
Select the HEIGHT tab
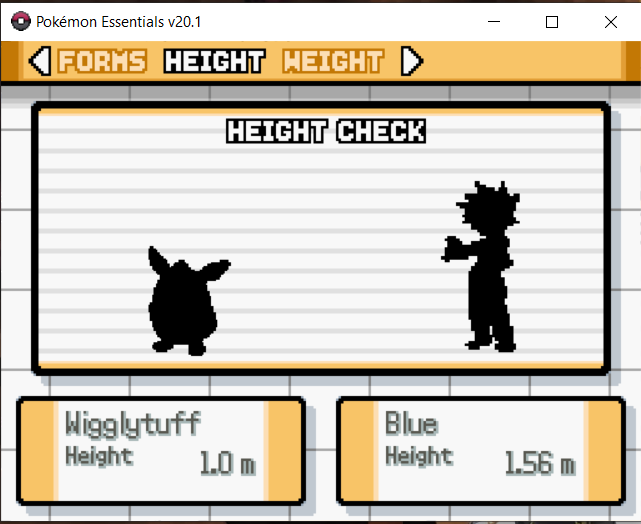(214, 62)
